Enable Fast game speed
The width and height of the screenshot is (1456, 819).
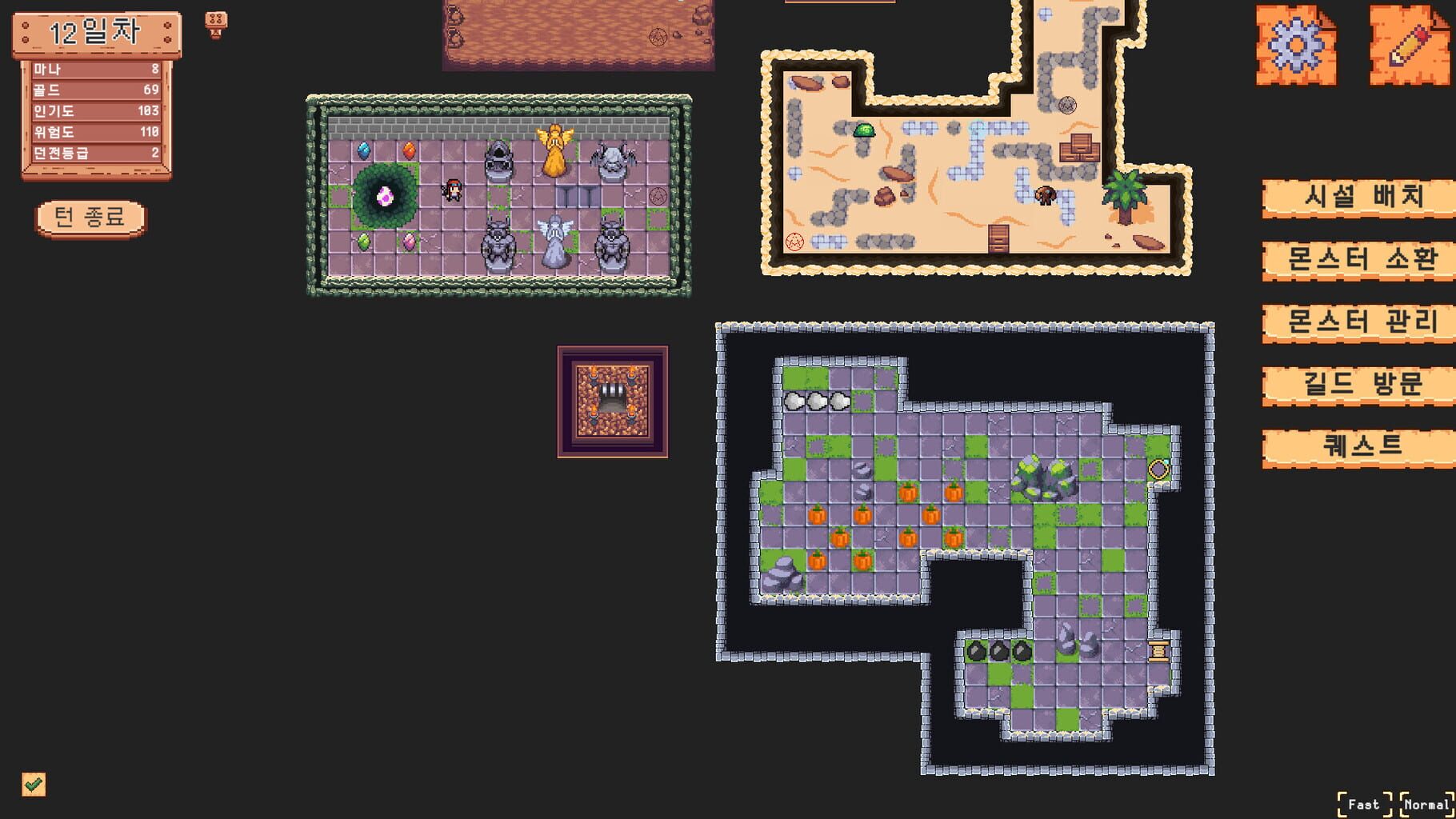1362,805
